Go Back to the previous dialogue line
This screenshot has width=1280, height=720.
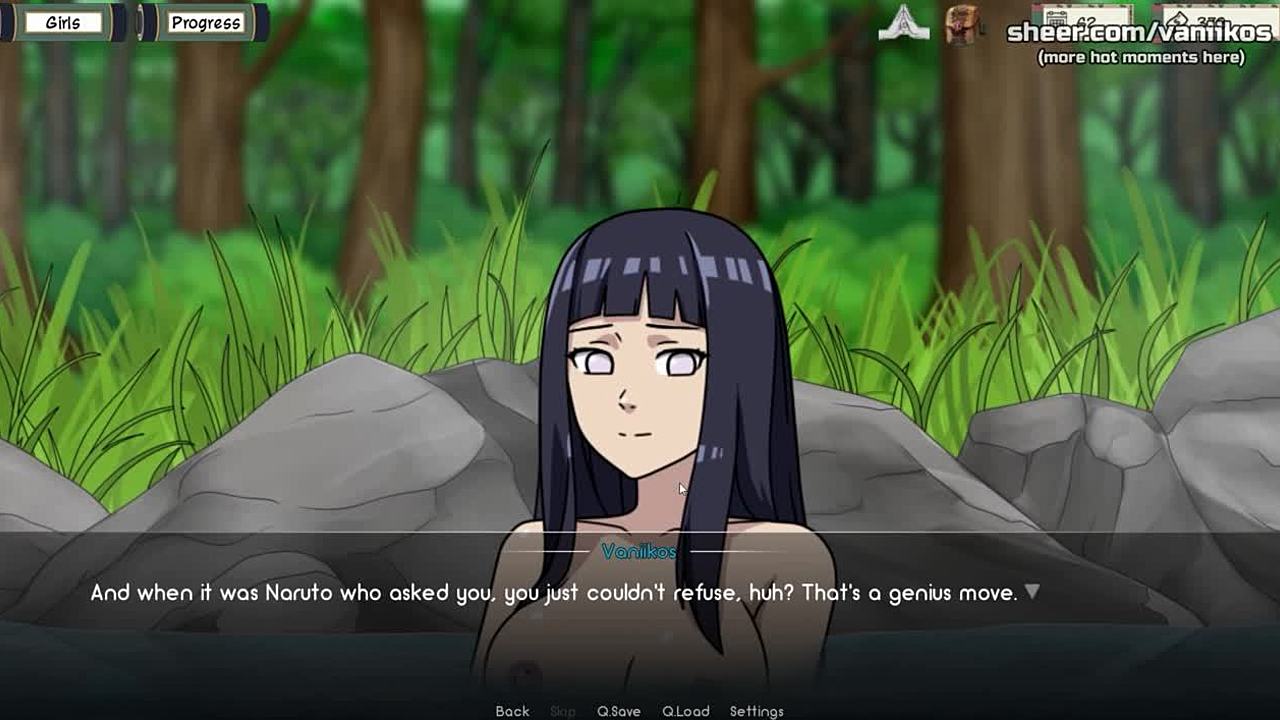(x=512, y=711)
